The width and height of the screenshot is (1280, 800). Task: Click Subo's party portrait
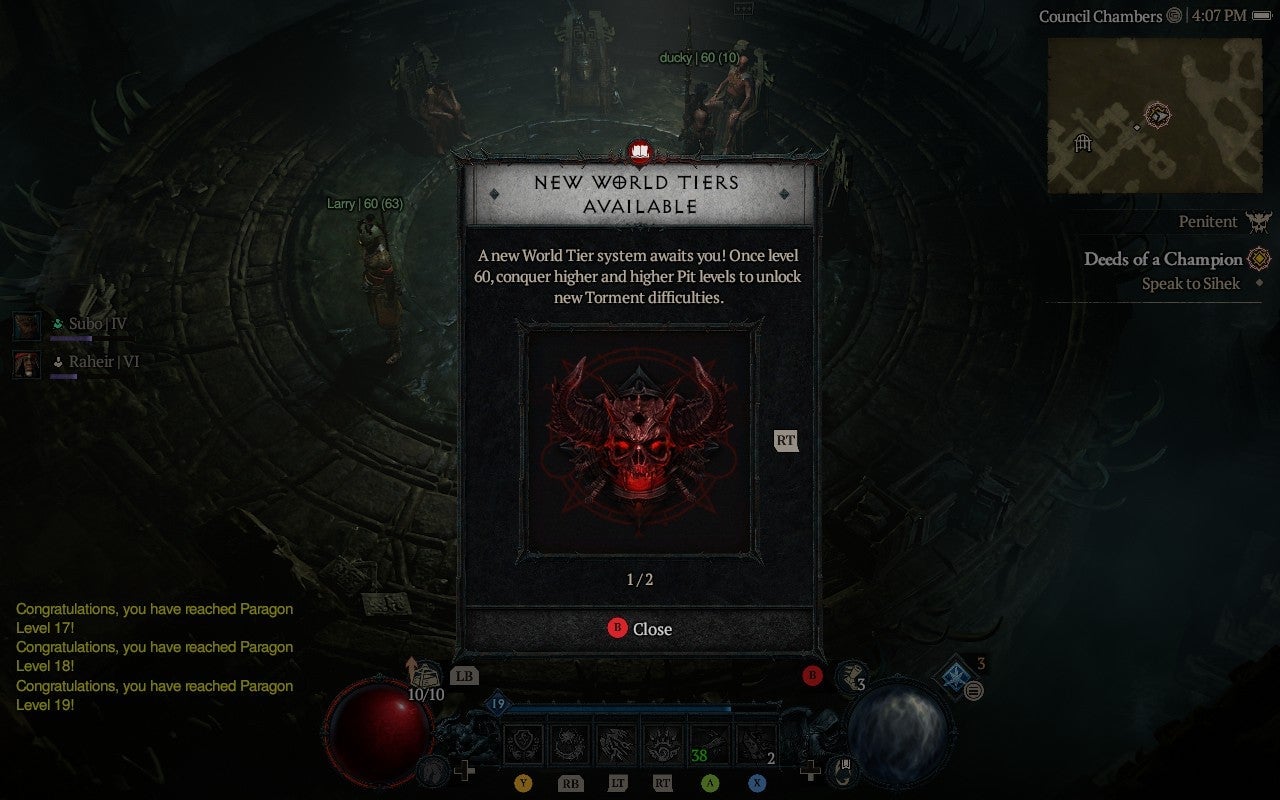point(26,324)
